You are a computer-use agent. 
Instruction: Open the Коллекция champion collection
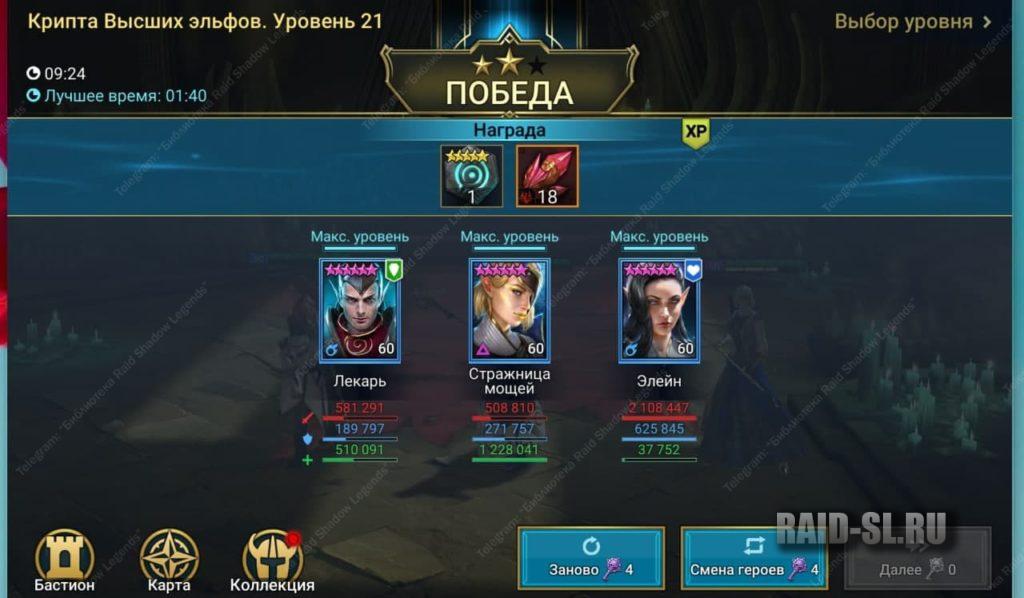pos(272,561)
